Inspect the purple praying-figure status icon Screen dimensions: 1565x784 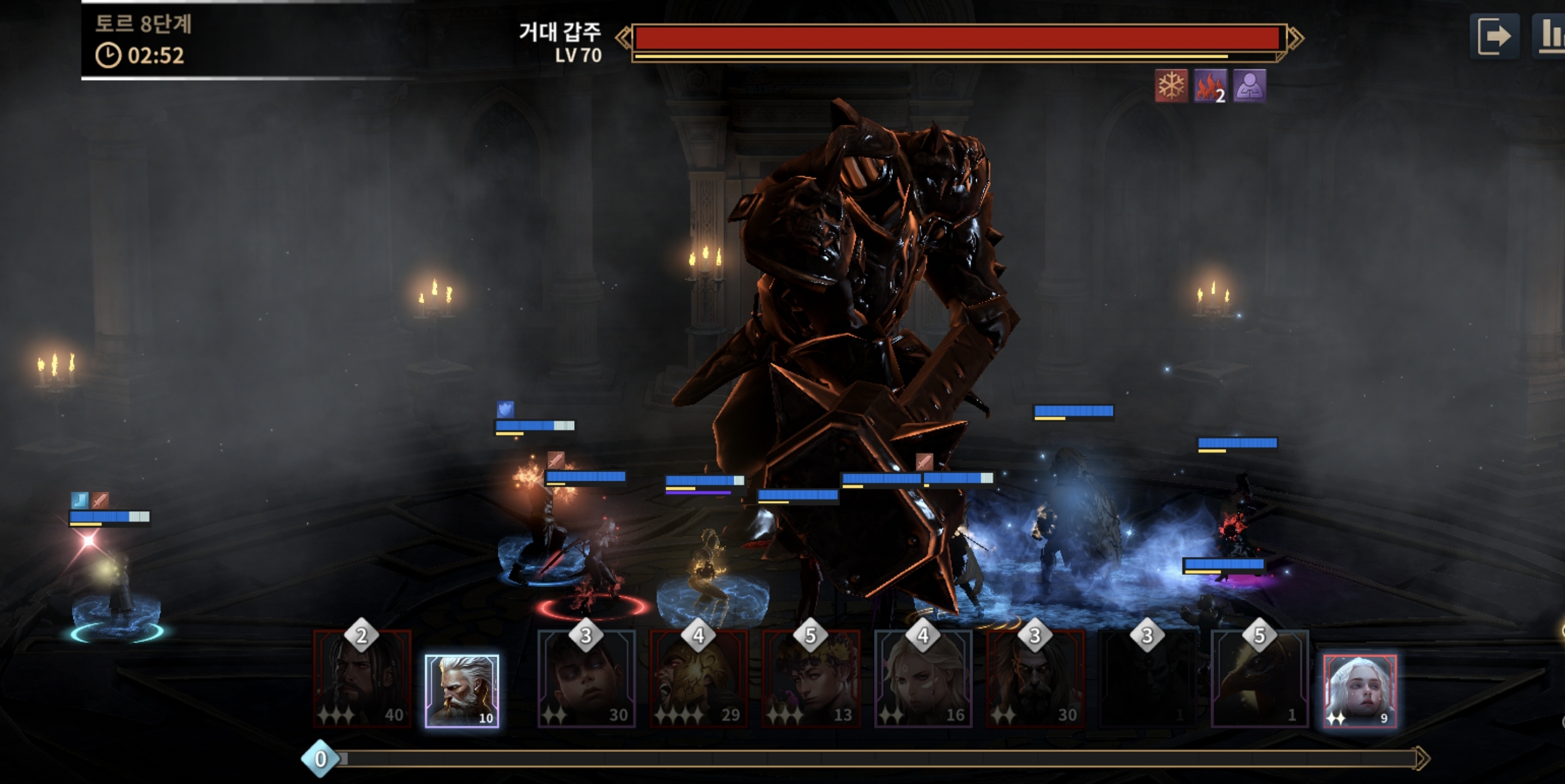coord(1249,85)
